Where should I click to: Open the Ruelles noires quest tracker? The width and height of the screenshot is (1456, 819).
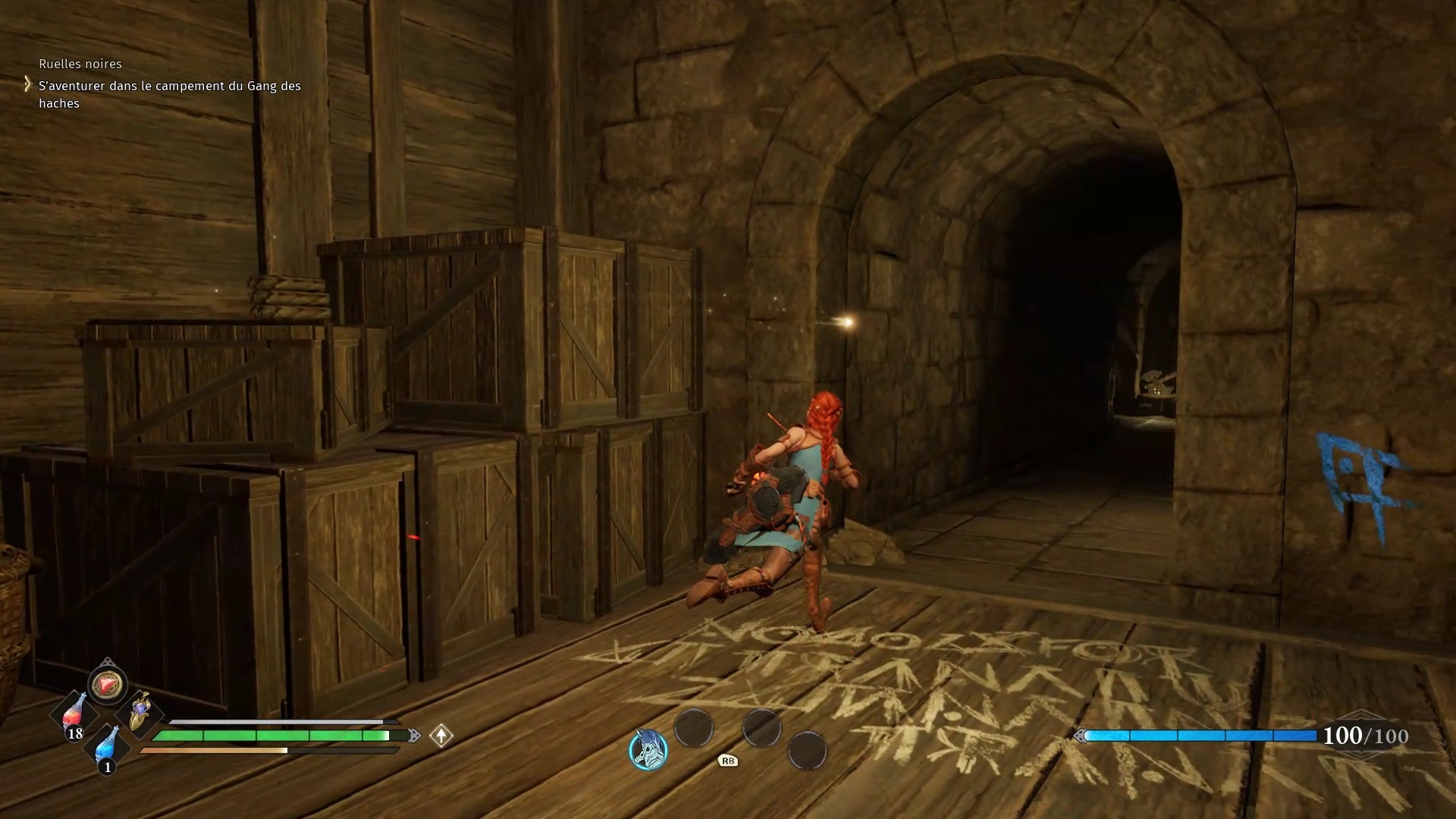[80, 64]
